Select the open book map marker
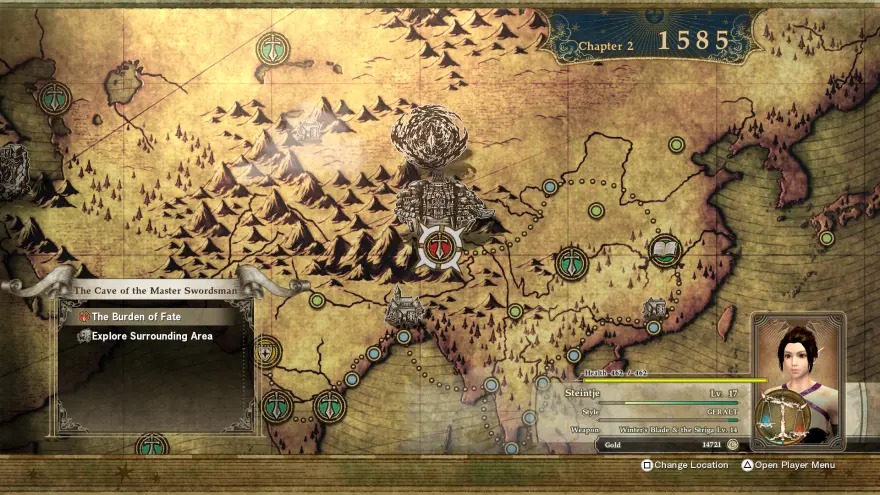Viewport: 880px width, 495px height. click(665, 249)
